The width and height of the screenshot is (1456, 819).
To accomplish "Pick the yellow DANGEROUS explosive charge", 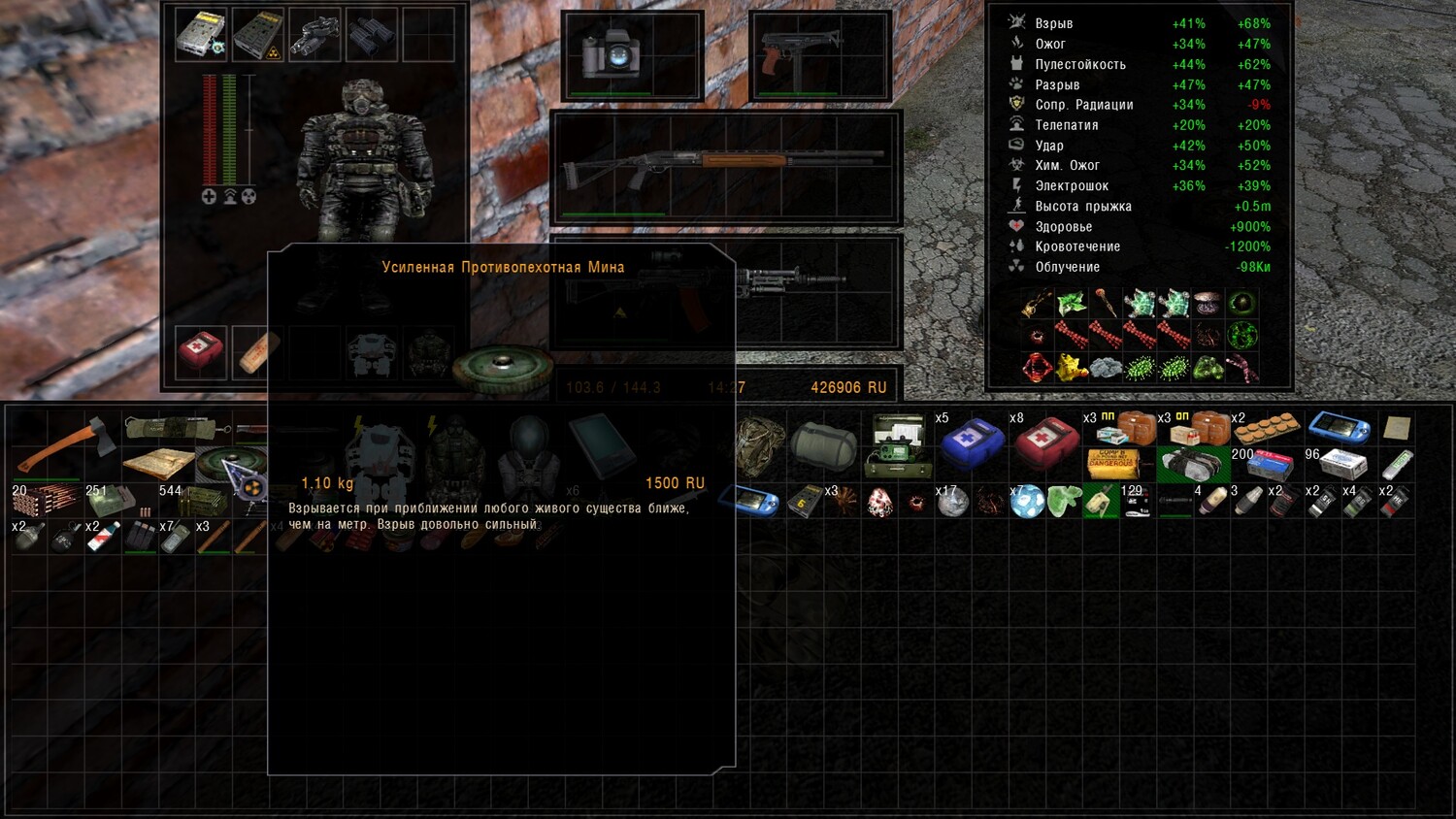I will (x=1111, y=463).
